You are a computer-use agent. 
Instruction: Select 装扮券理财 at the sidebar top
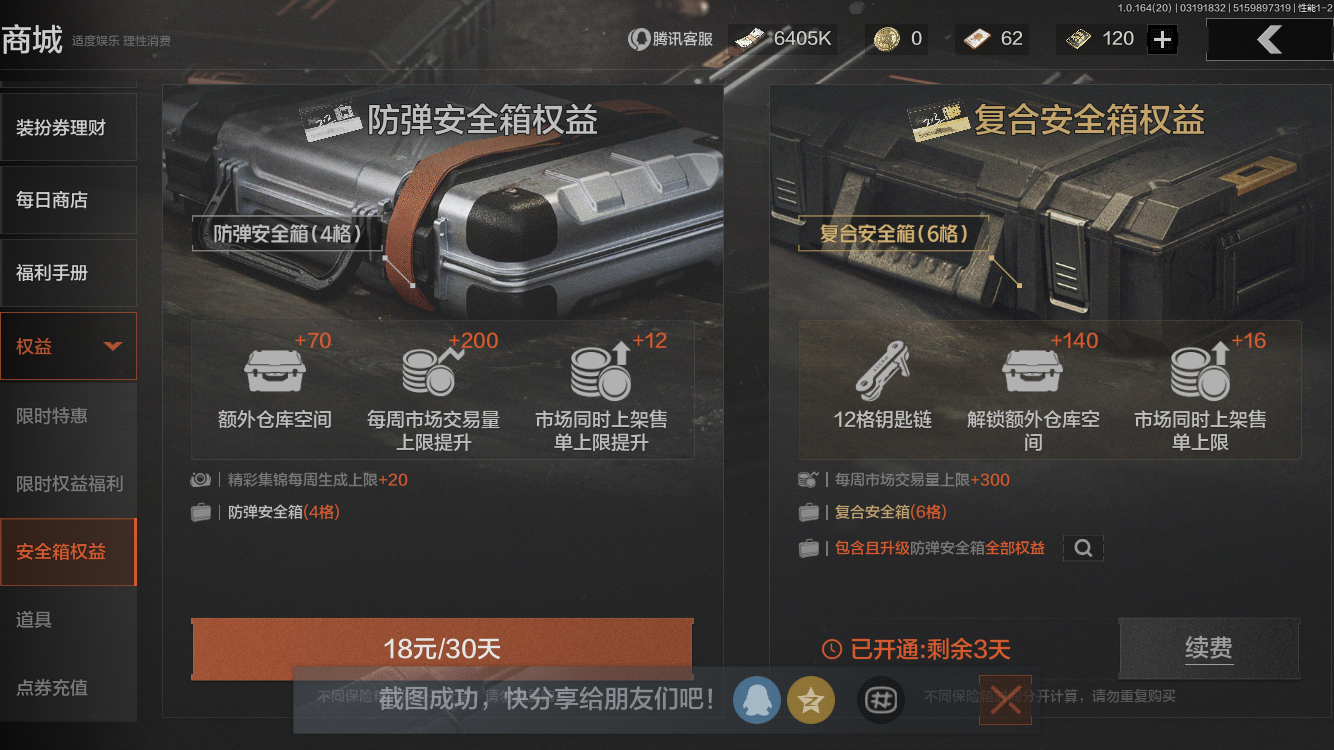[x=68, y=127]
